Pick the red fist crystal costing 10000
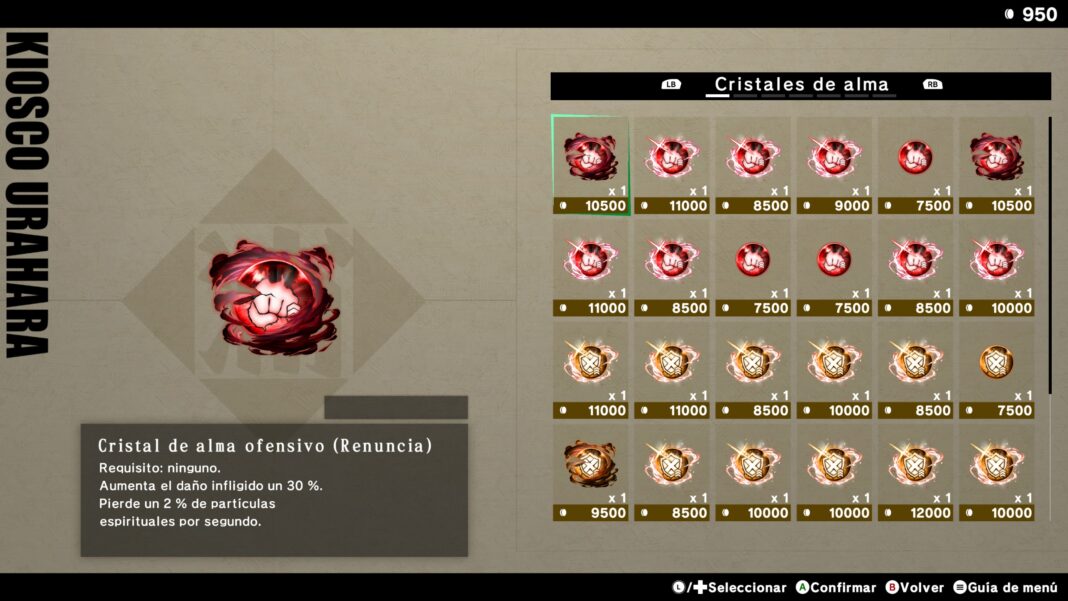This screenshot has height=601, width=1068. coord(996,266)
